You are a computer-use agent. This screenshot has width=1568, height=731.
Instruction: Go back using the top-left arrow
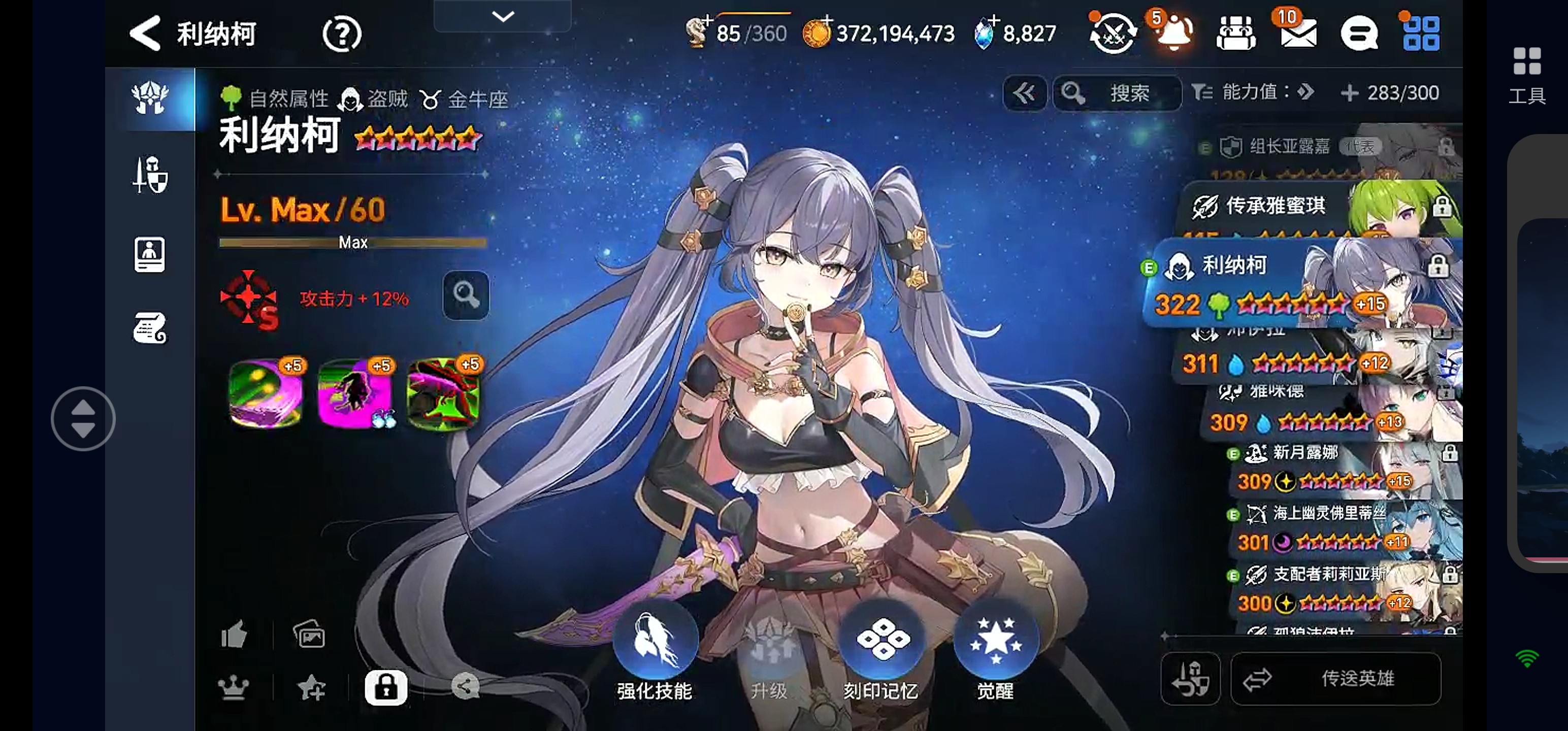146,34
